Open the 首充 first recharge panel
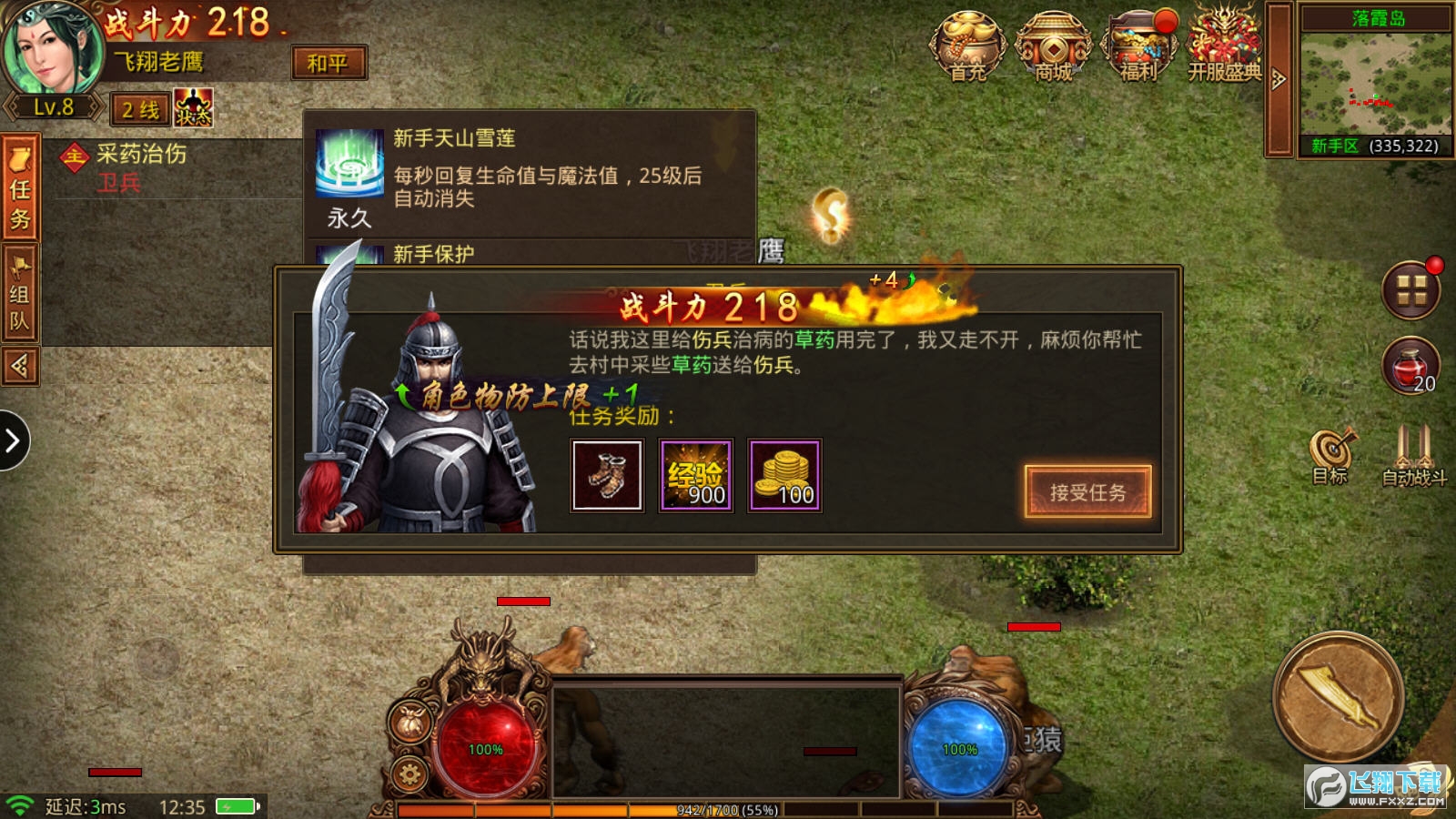The image size is (1456, 819). (x=968, y=45)
